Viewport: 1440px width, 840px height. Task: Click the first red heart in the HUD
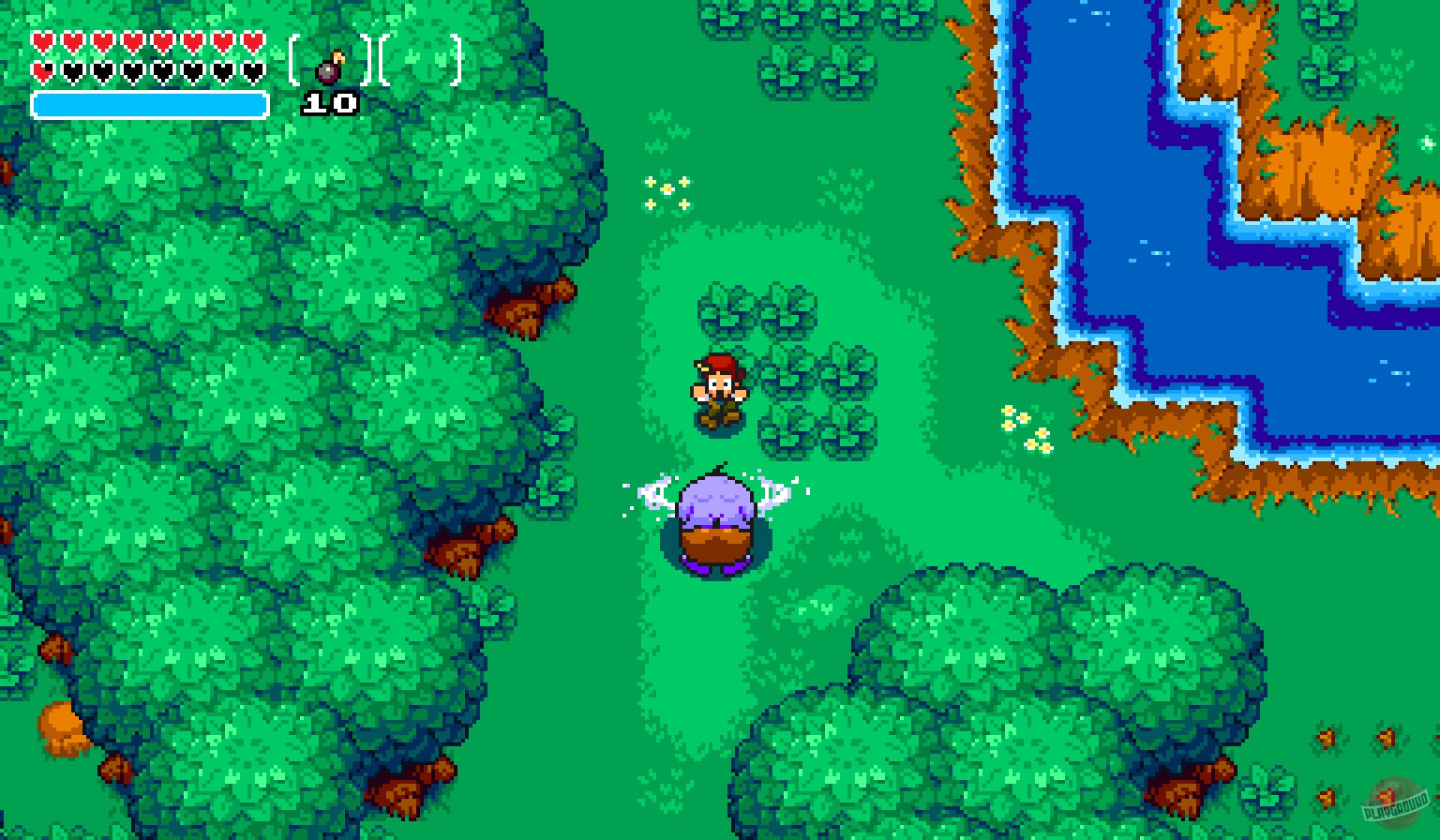click(x=43, y=41)
